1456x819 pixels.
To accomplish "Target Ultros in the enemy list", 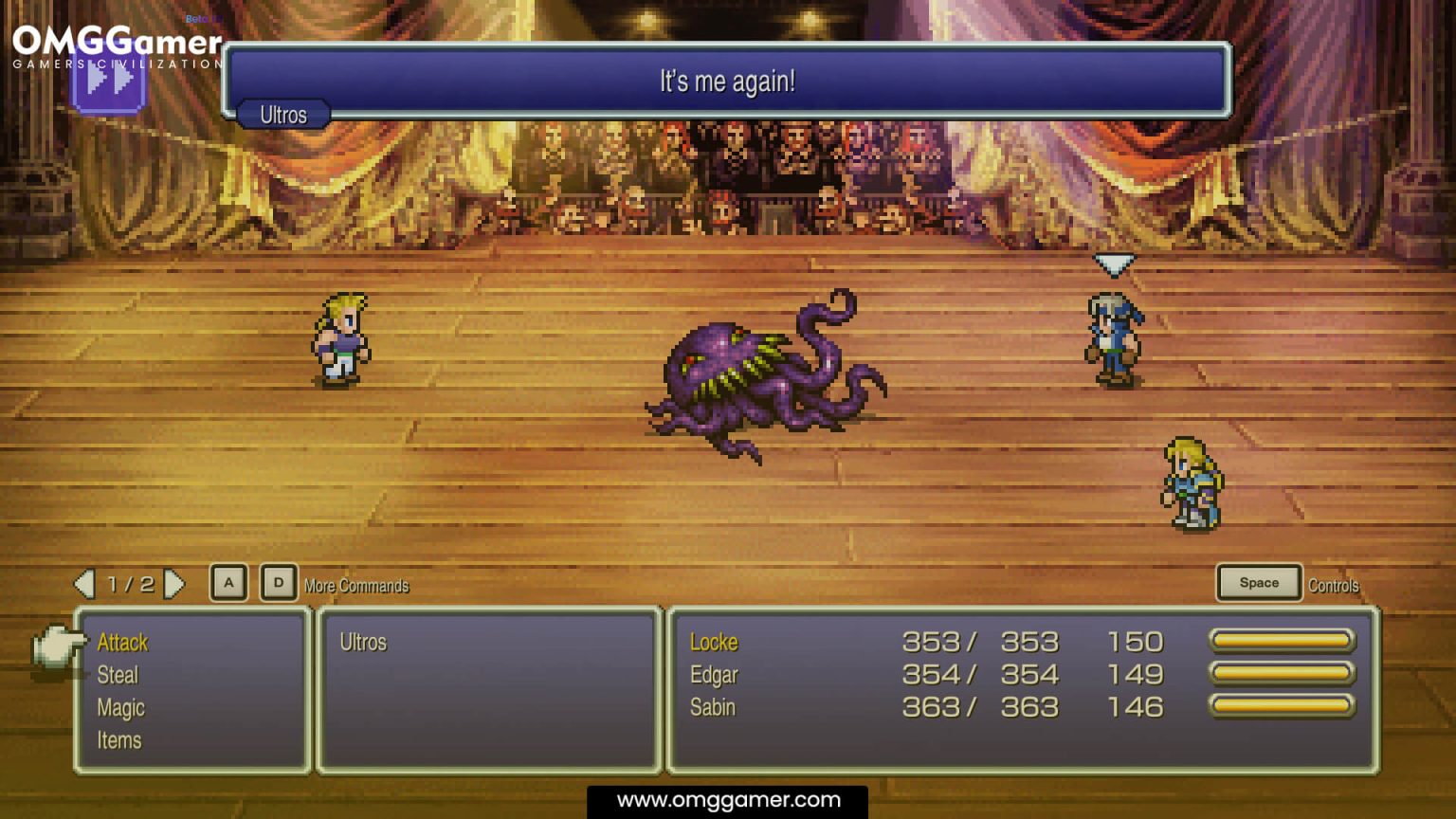I will 363,643.
